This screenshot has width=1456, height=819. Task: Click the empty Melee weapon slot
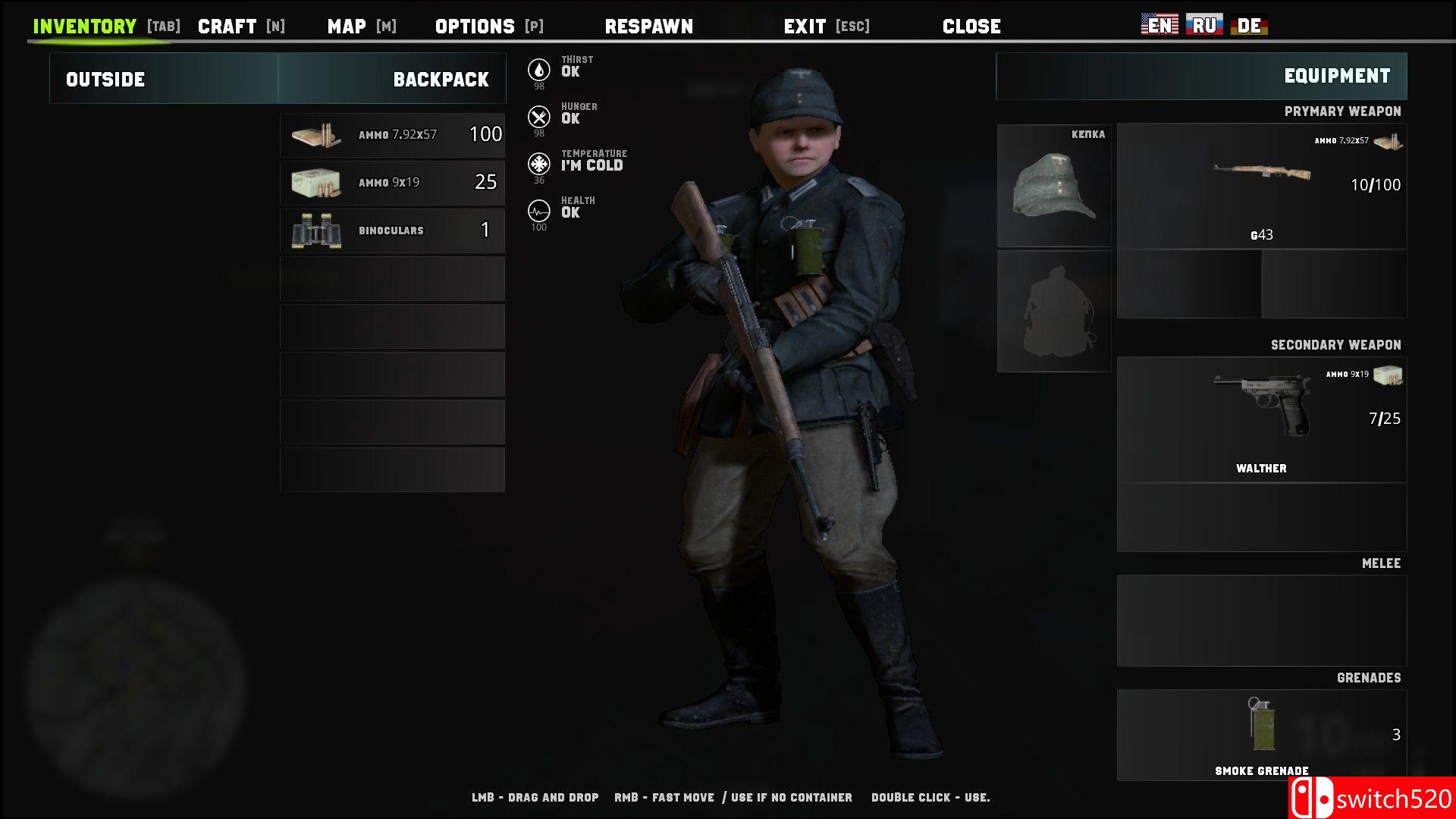coord(1261,620)
